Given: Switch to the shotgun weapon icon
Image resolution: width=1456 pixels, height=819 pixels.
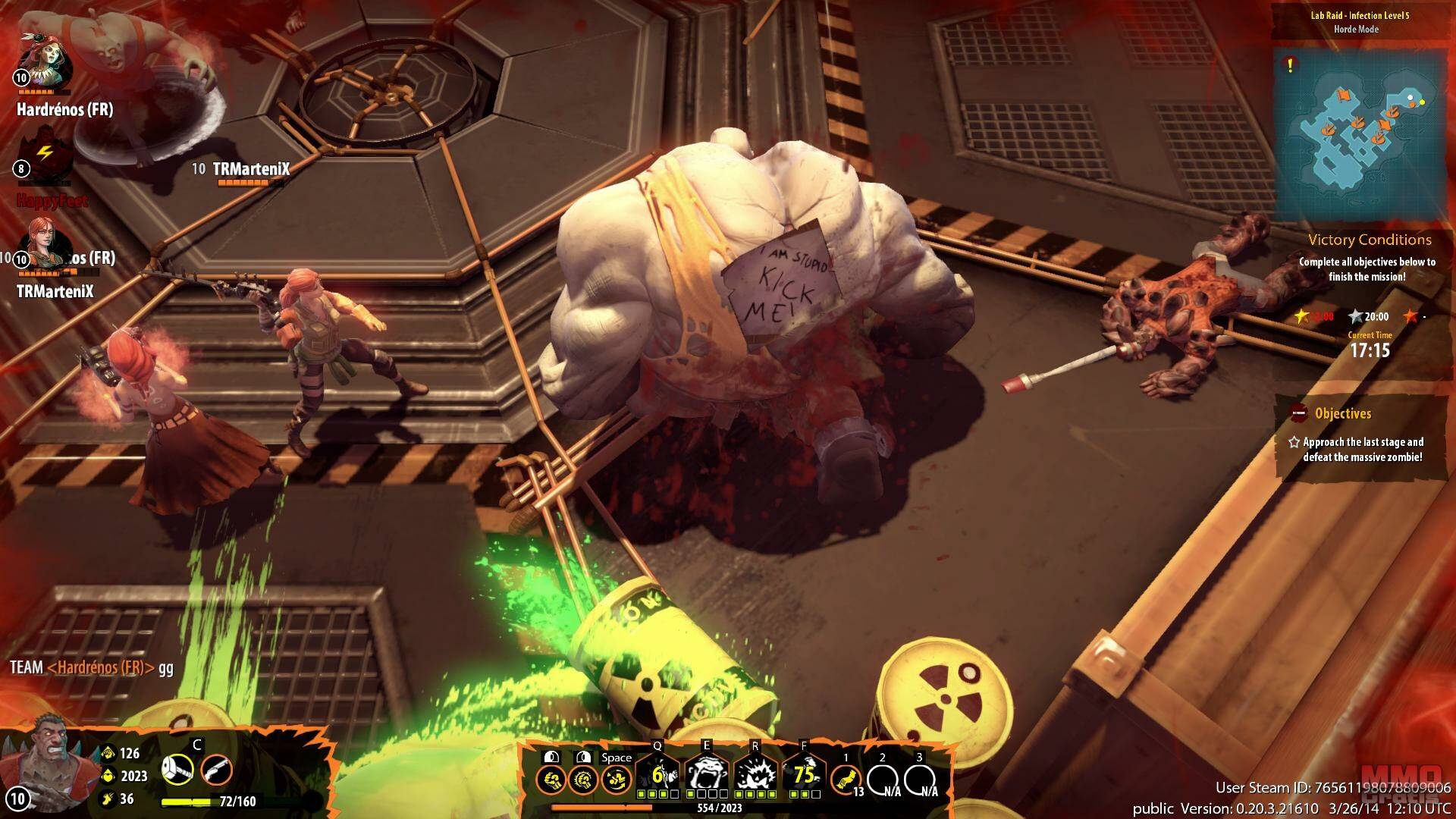Looking at the screenshot, I should pos(216,770).
